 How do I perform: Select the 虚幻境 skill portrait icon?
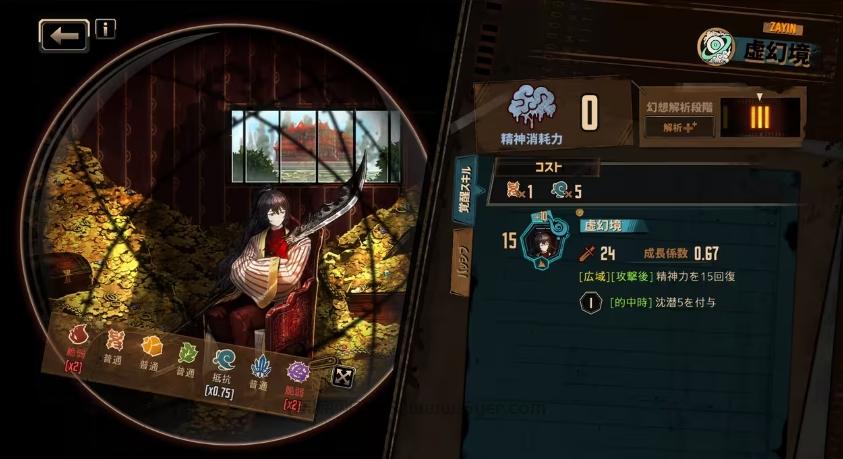(x=546, y=241)
